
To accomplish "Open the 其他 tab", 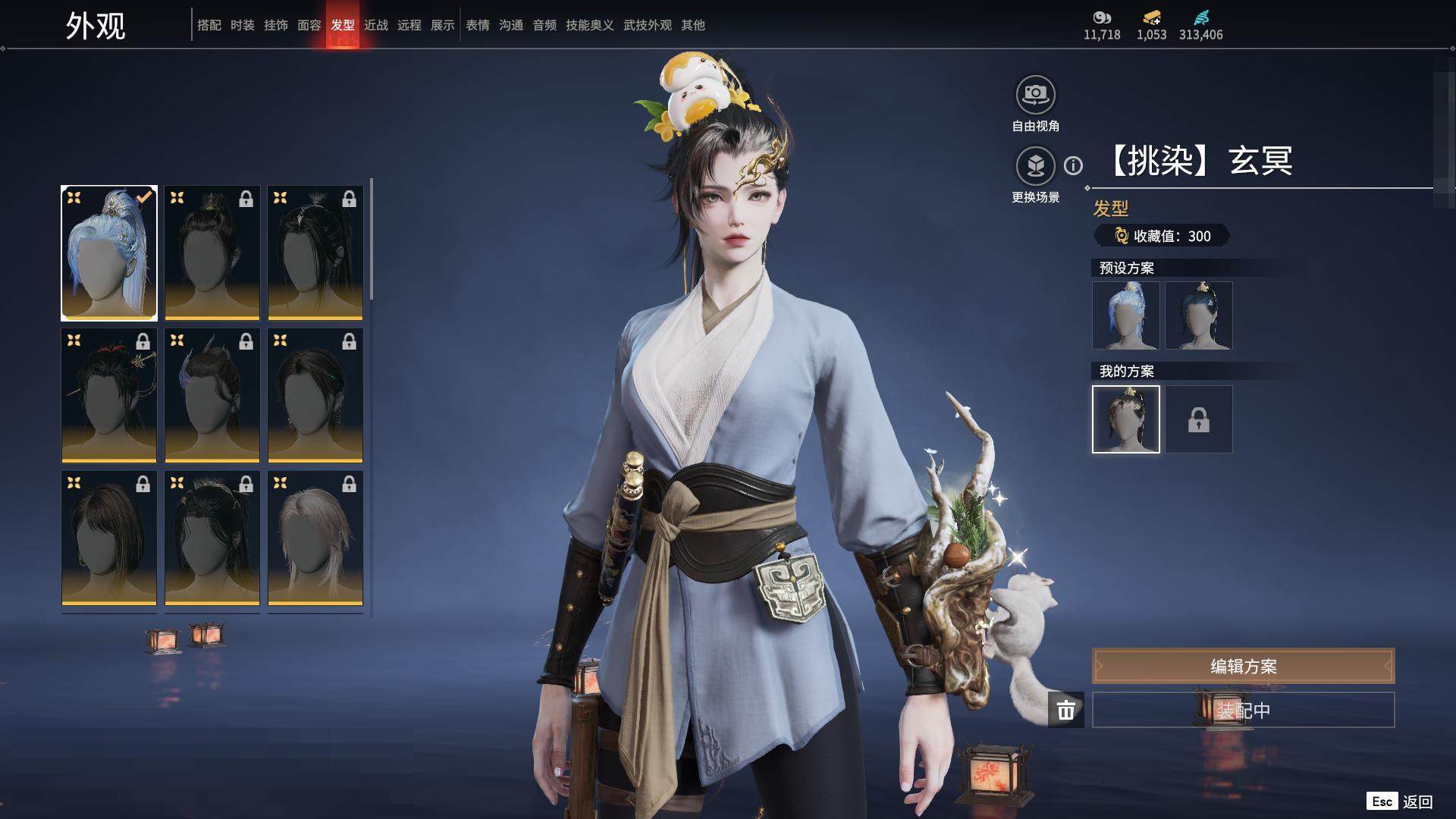I will click(692, 25).
